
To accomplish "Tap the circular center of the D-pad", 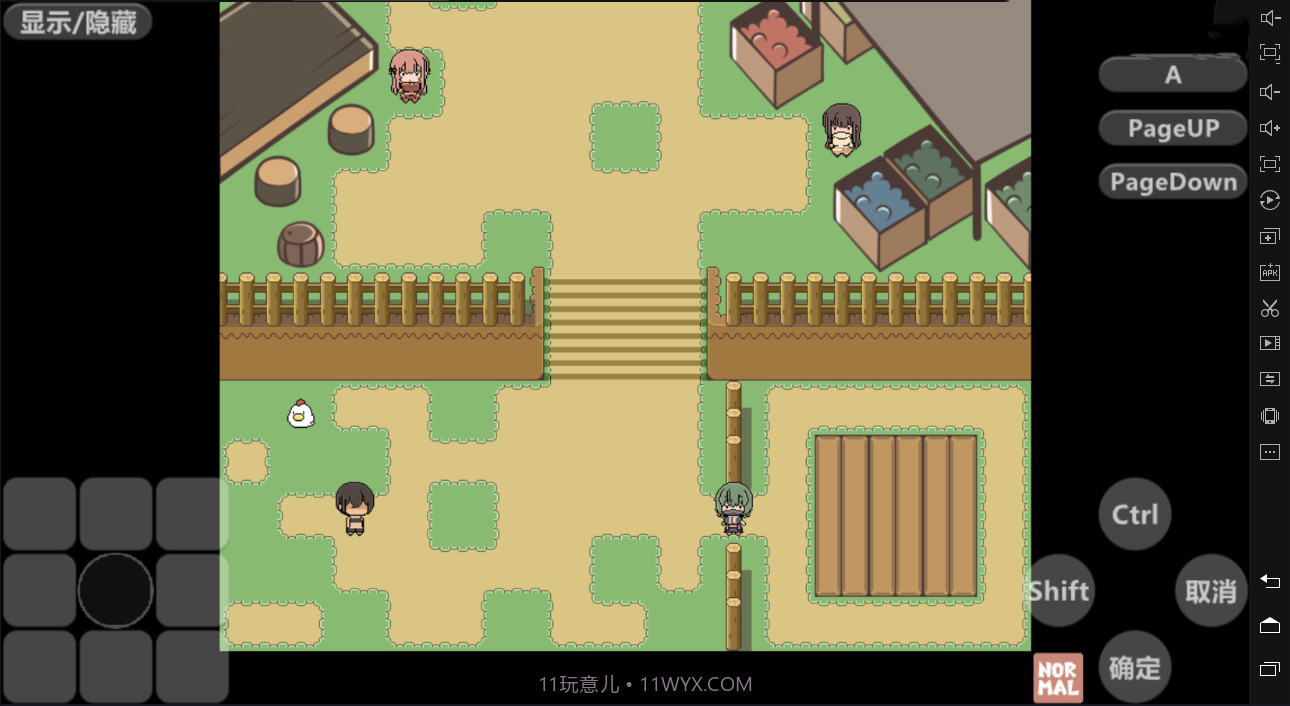I will (x=115, y=590).
